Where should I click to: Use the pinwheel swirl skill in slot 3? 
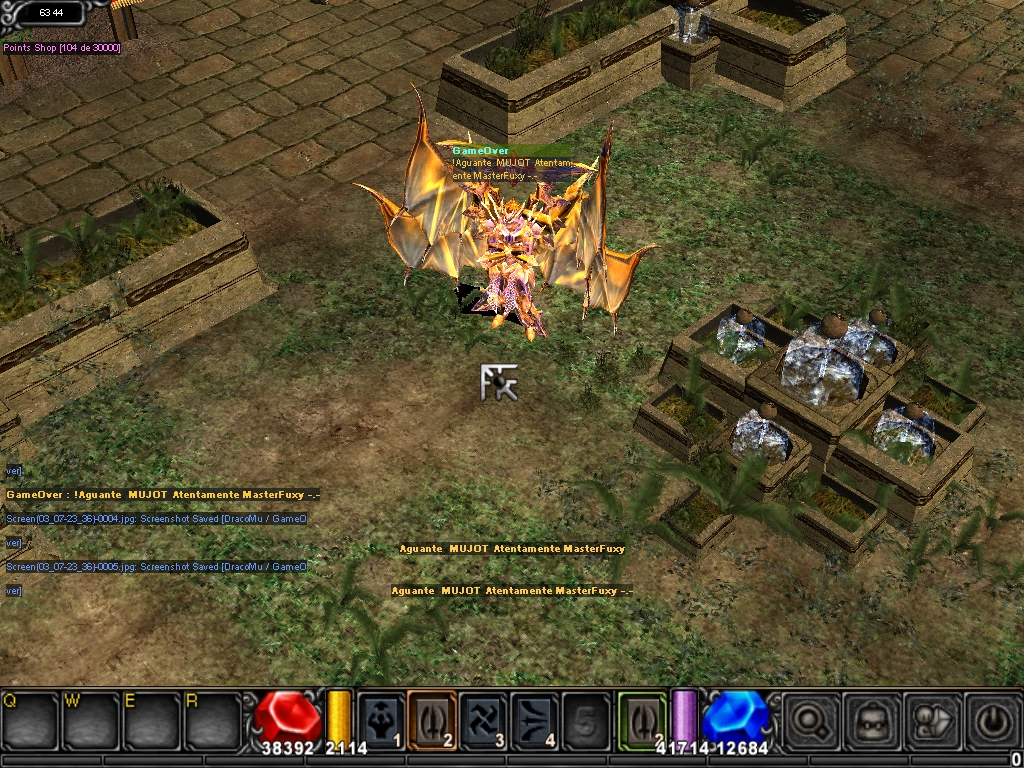[483, 720]
